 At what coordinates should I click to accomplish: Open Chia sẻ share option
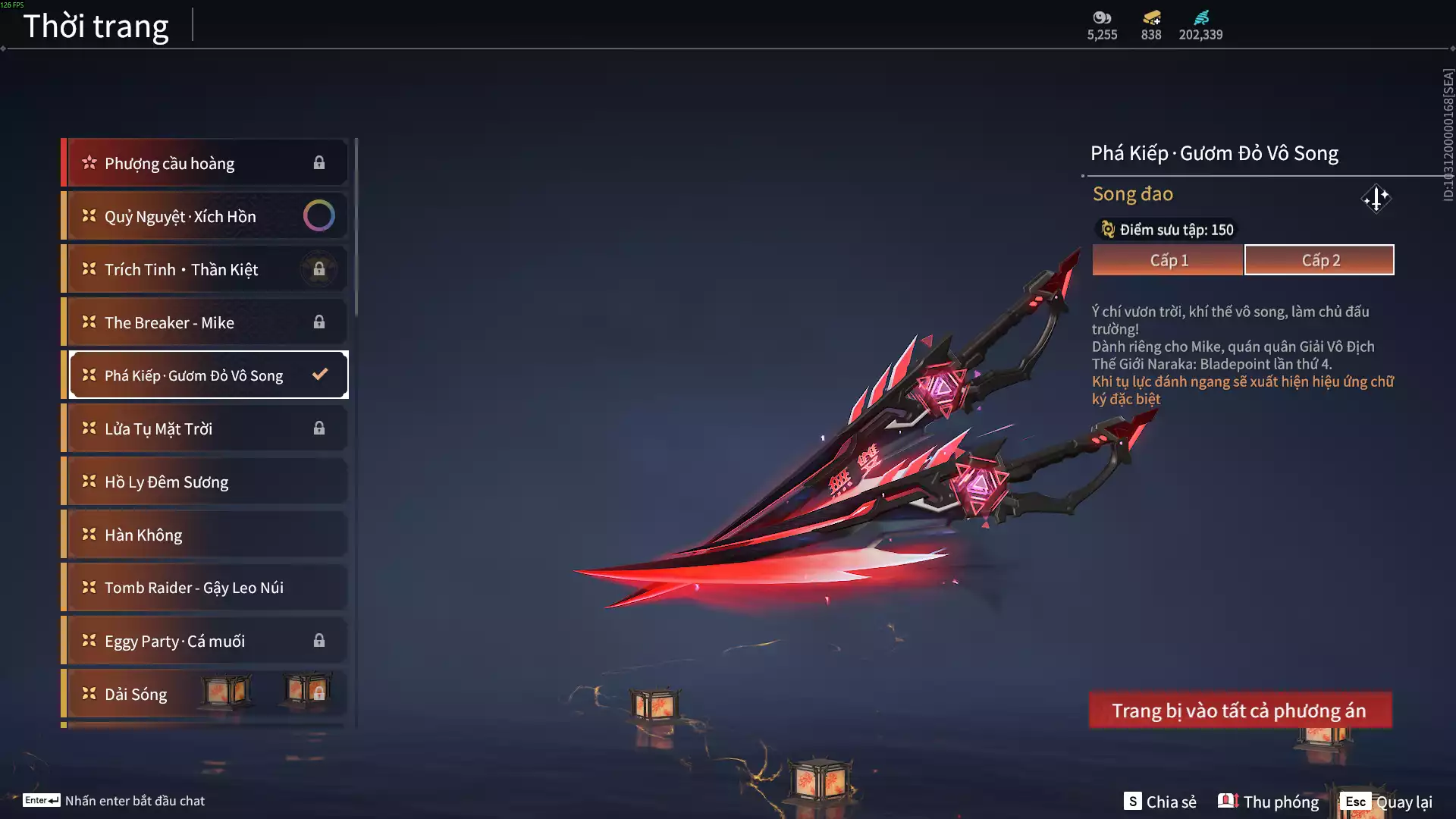pos(1160,802)
